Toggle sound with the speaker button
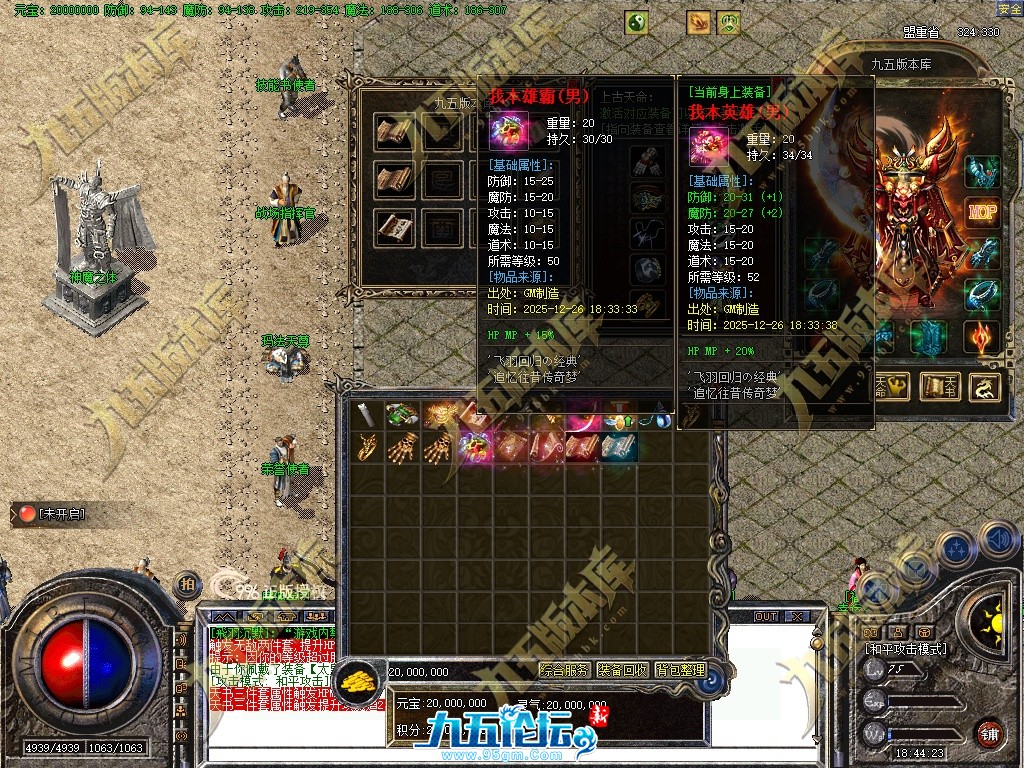The width and height of the screenshot is (1024, 768). pos(997,540)
